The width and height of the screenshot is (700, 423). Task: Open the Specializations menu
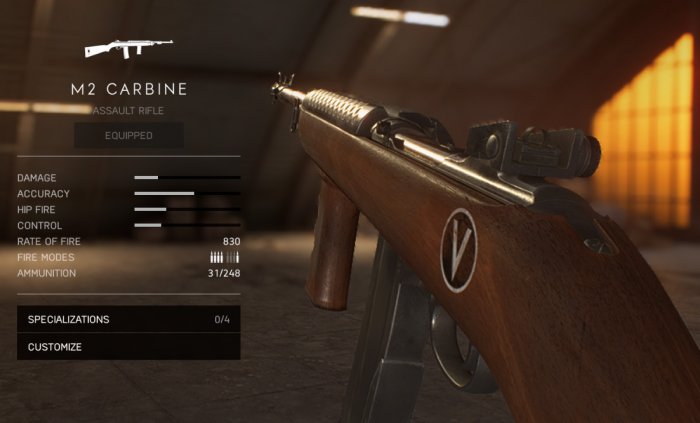128,320
